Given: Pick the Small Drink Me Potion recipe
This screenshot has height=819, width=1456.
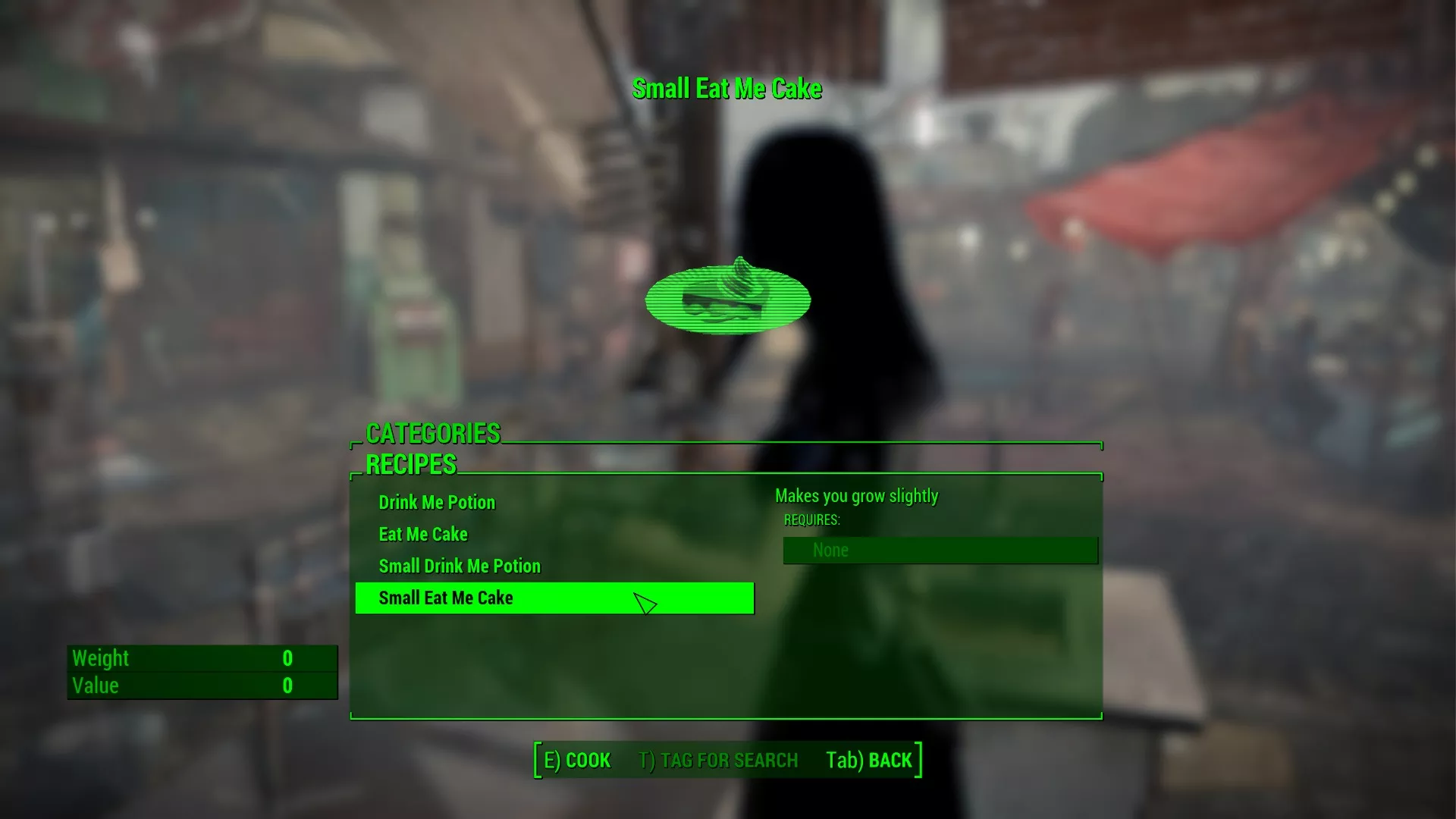Looking at the screenshot, I should (460, 566).
